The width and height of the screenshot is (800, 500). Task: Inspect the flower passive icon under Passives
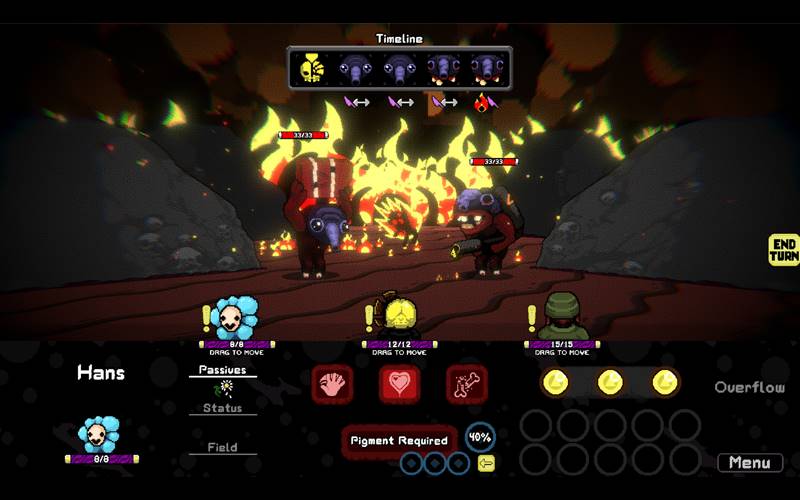[226, 388]
